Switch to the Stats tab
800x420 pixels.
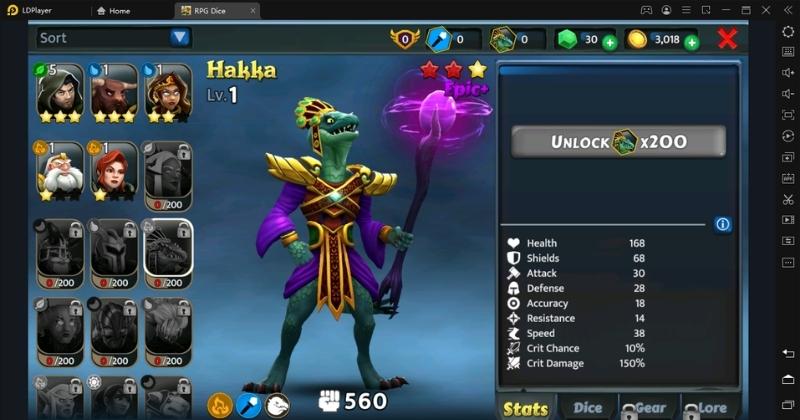coord(526,407)
